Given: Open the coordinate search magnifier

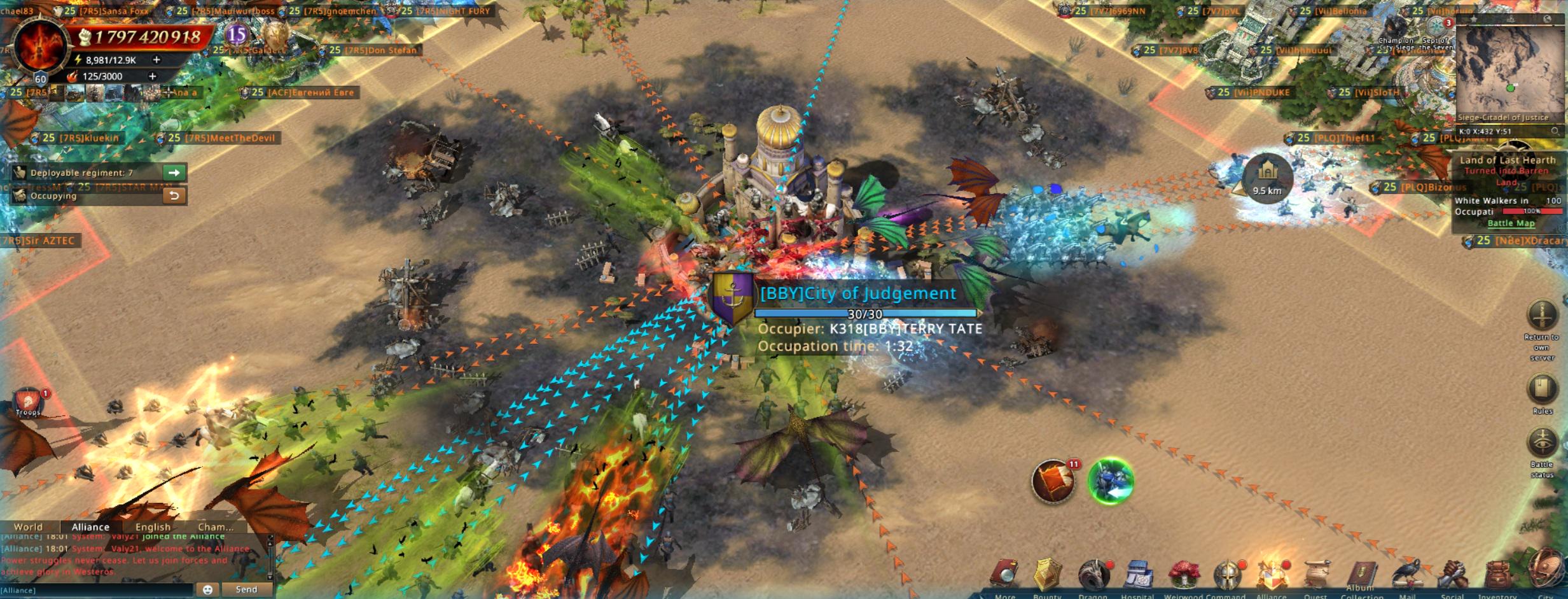Looking at the screenshot, I should click(x=1555, y=131).
